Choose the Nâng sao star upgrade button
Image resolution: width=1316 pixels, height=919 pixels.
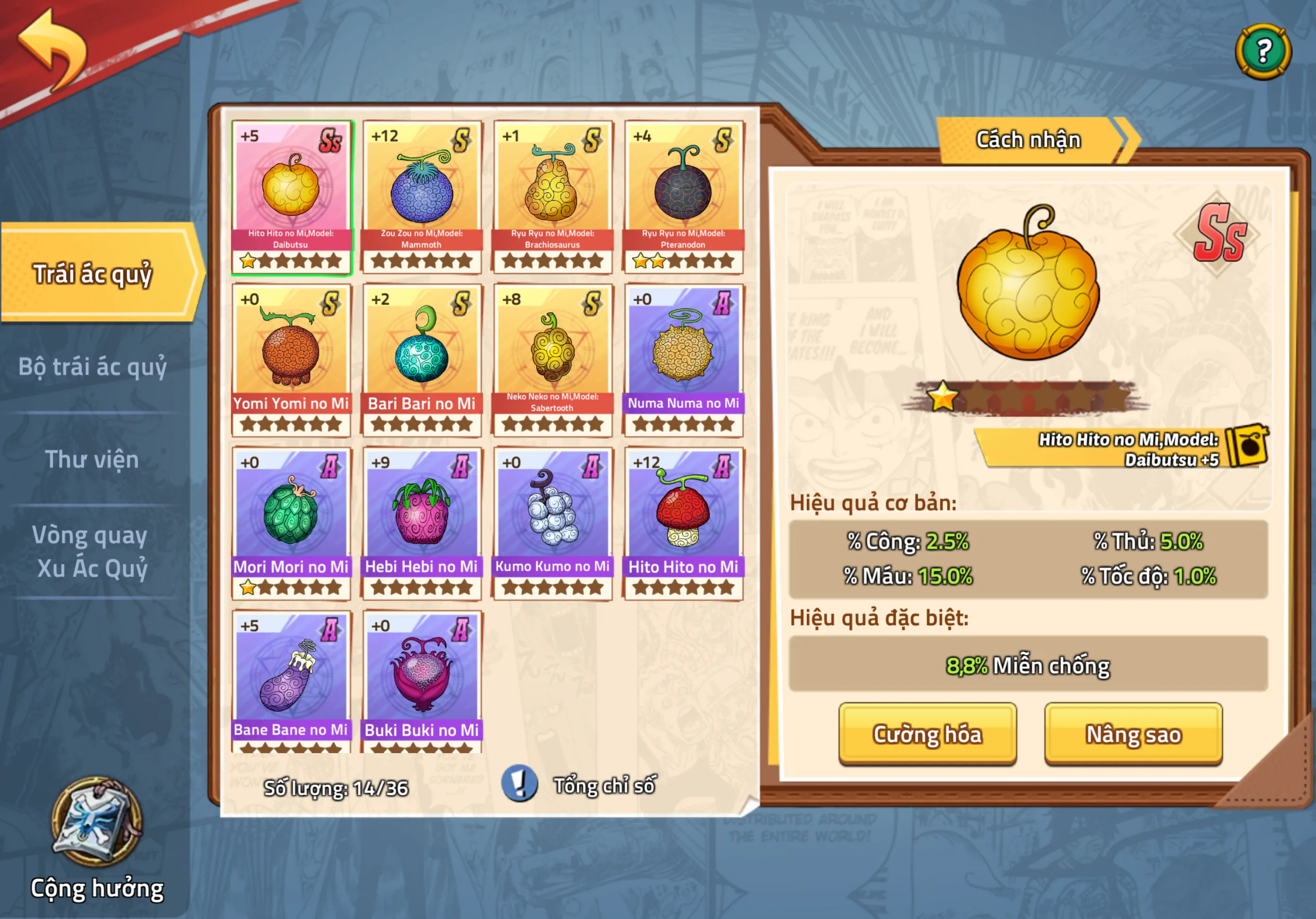click(x=1133, y=734)
